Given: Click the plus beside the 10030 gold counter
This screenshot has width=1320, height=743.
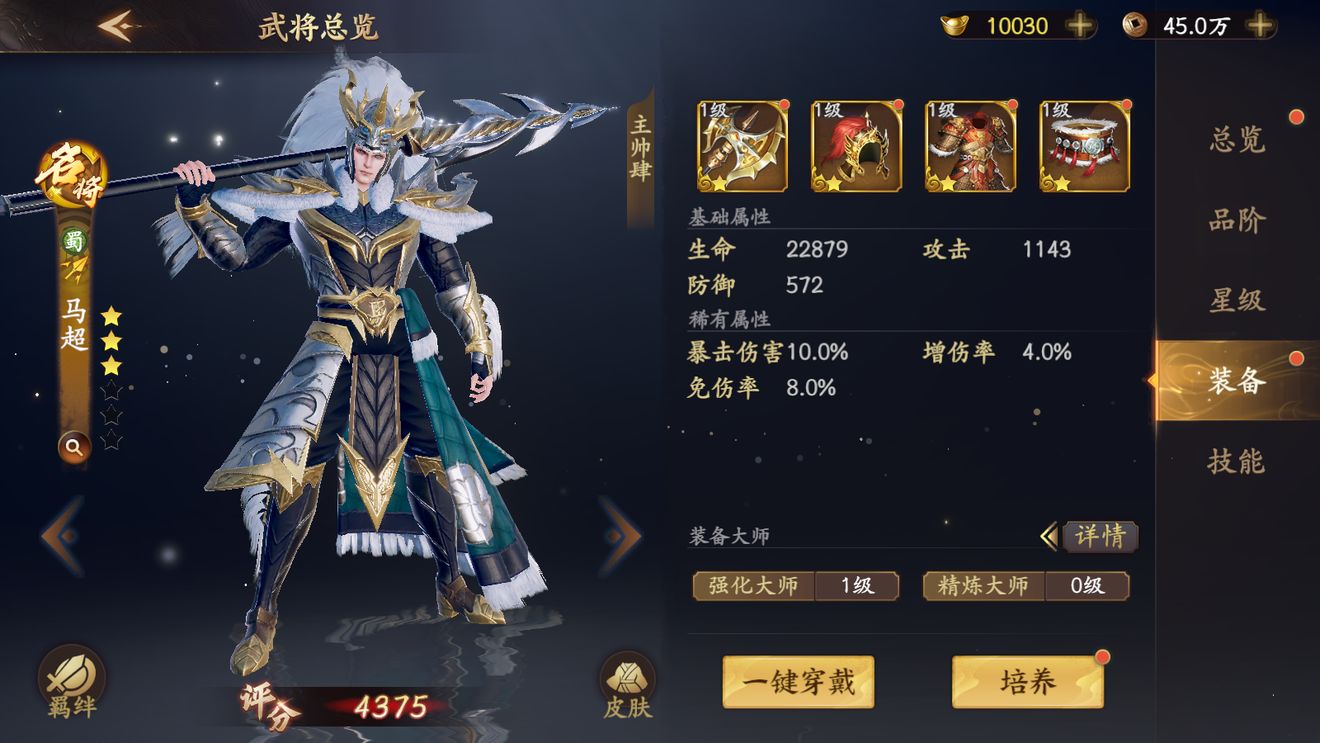Looking at the screenshot, I should (x=1078, y=23).
